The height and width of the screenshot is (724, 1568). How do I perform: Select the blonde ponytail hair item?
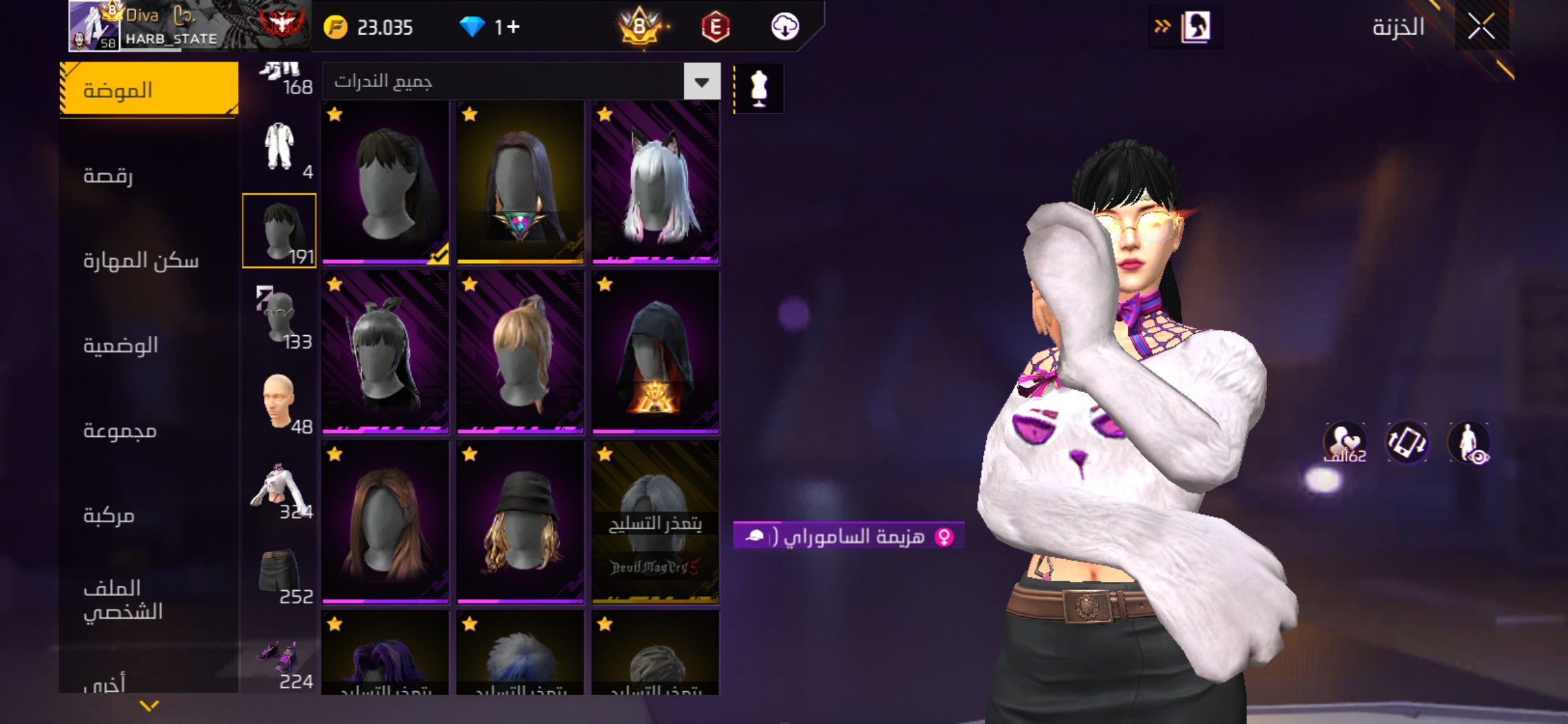(x=520, y=352)
